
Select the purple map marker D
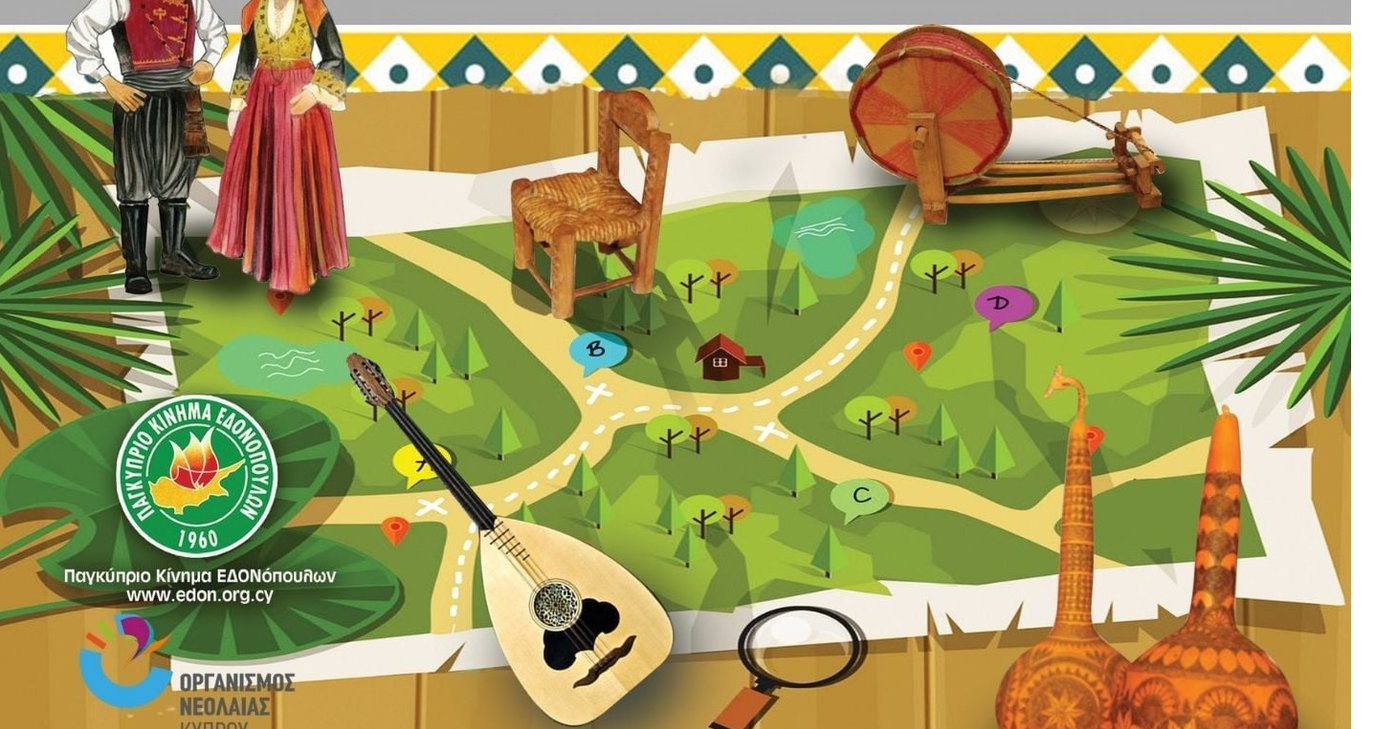click(1002, 304)
